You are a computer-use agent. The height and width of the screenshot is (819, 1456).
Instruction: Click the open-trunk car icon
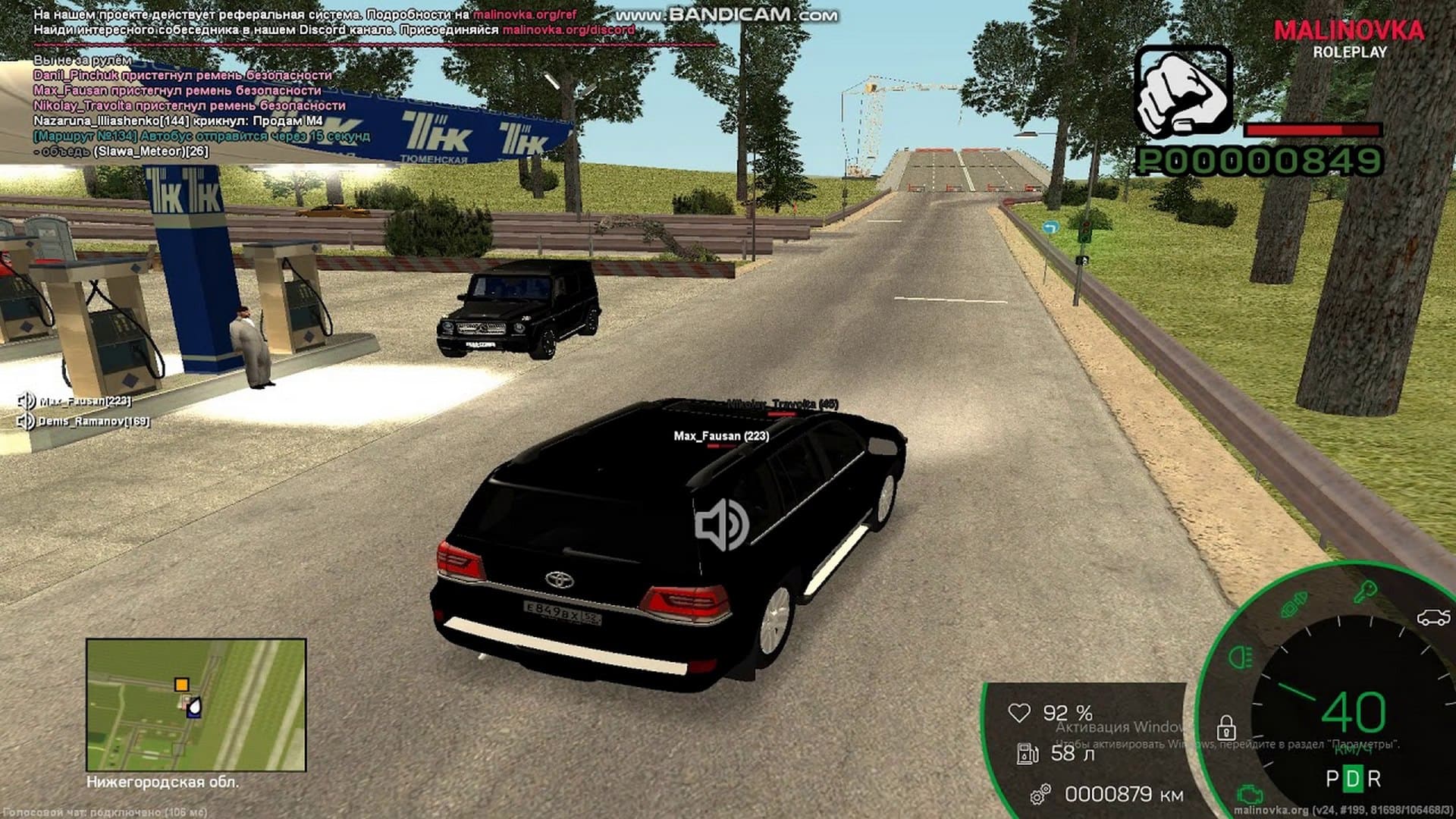(x=1432, y=618)
